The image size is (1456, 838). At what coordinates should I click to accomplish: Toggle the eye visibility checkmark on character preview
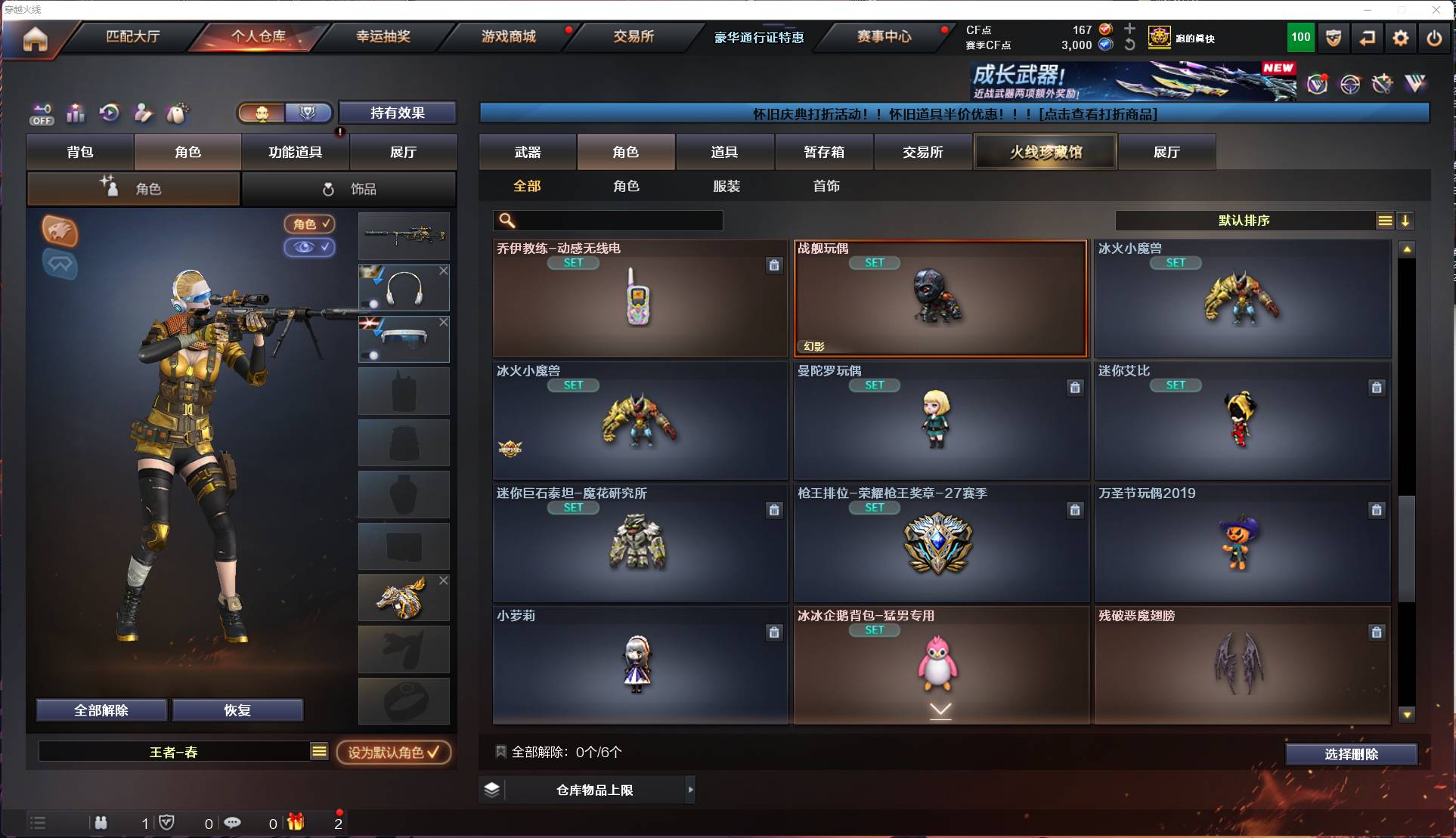(310, 248)
